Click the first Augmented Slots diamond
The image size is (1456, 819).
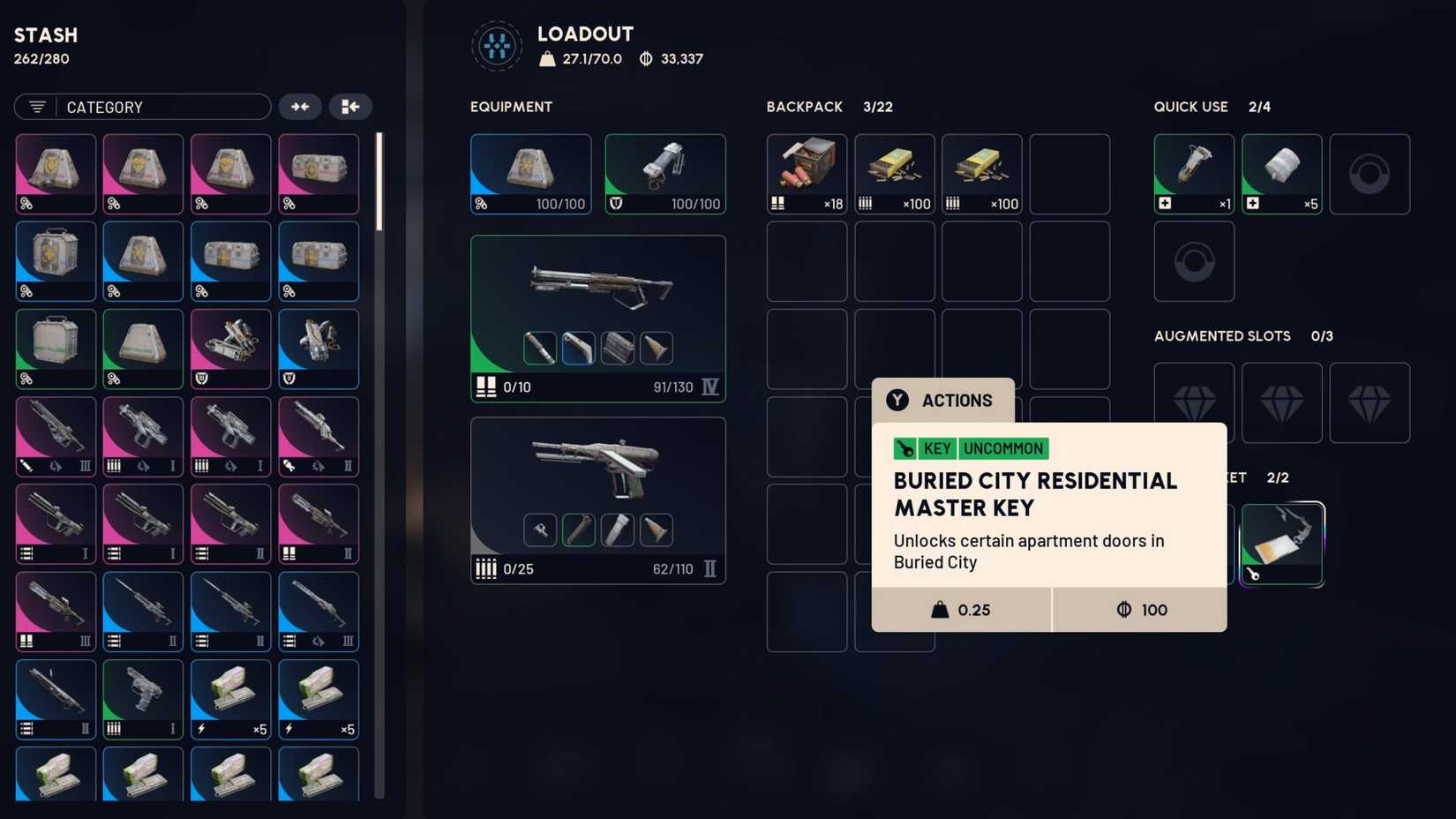pyautogui.click(x=1193, y=402)
